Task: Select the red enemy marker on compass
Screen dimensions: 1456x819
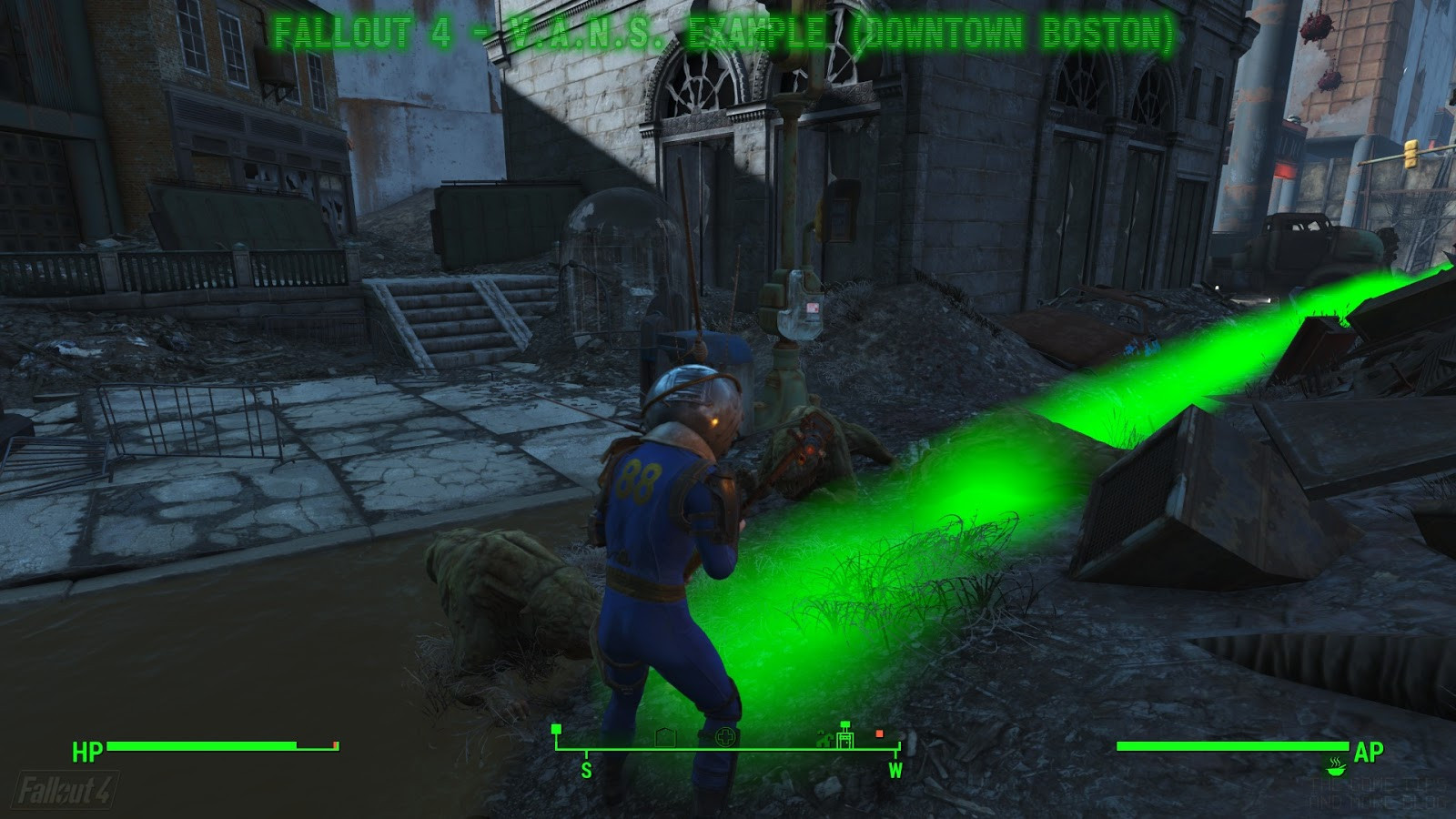Action: [879, 733]
